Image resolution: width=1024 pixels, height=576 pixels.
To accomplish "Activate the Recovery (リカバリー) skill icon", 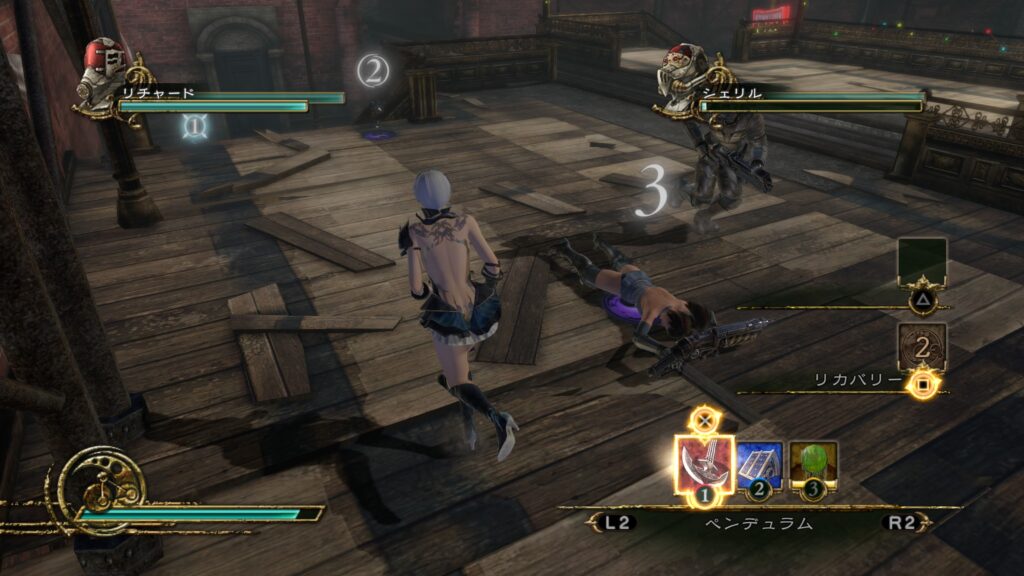I will [x=921, y=346].
